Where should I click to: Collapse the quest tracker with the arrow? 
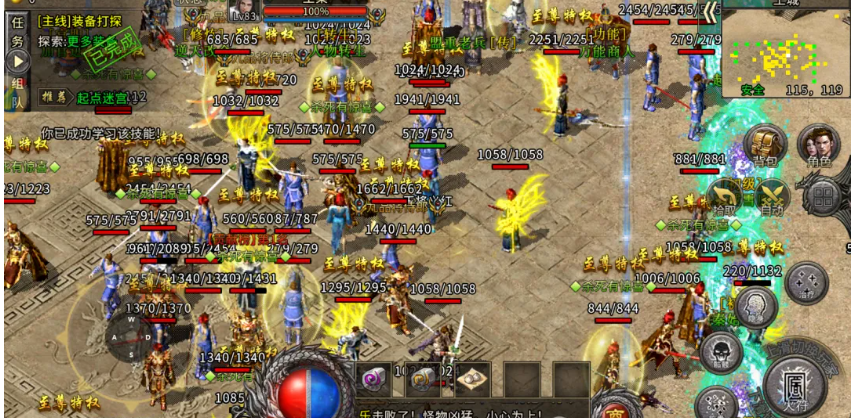19,62
